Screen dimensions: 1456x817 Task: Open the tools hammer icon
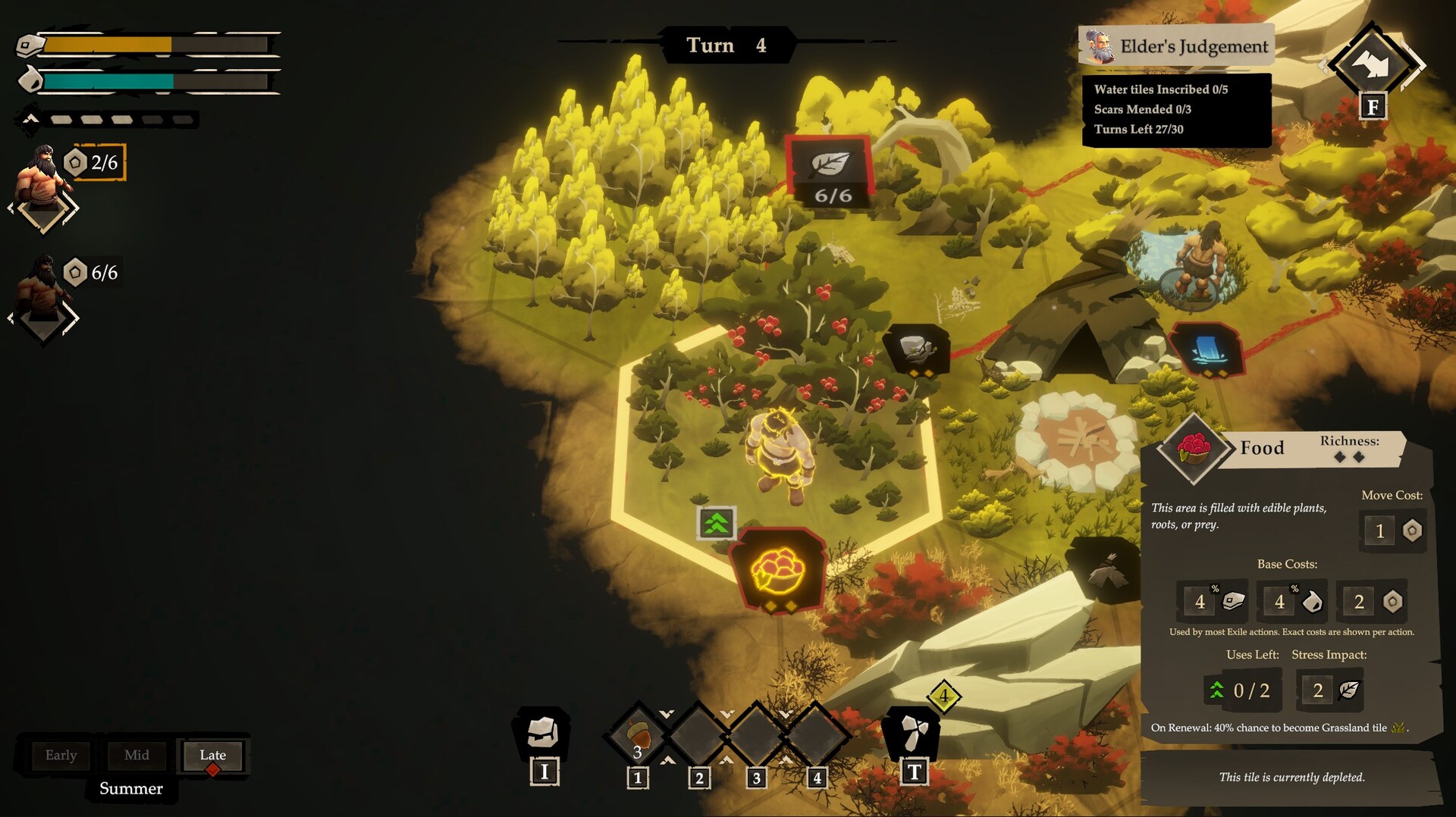[x=913, y=733]
